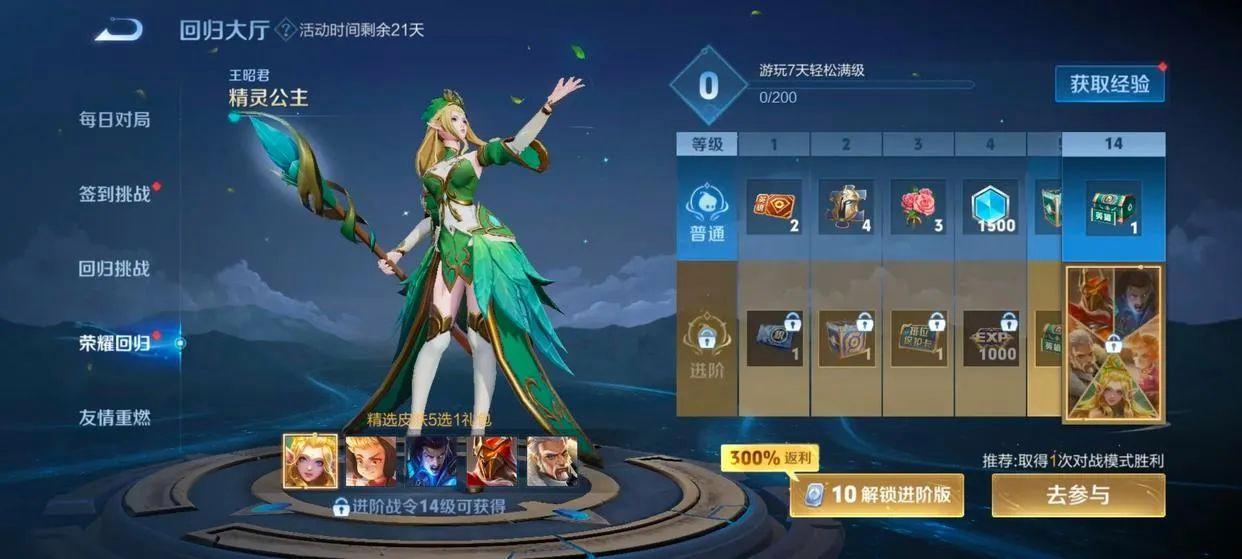Switch to 友情重燃 tab
The image size is (1242, 559).
coord(115,417)
